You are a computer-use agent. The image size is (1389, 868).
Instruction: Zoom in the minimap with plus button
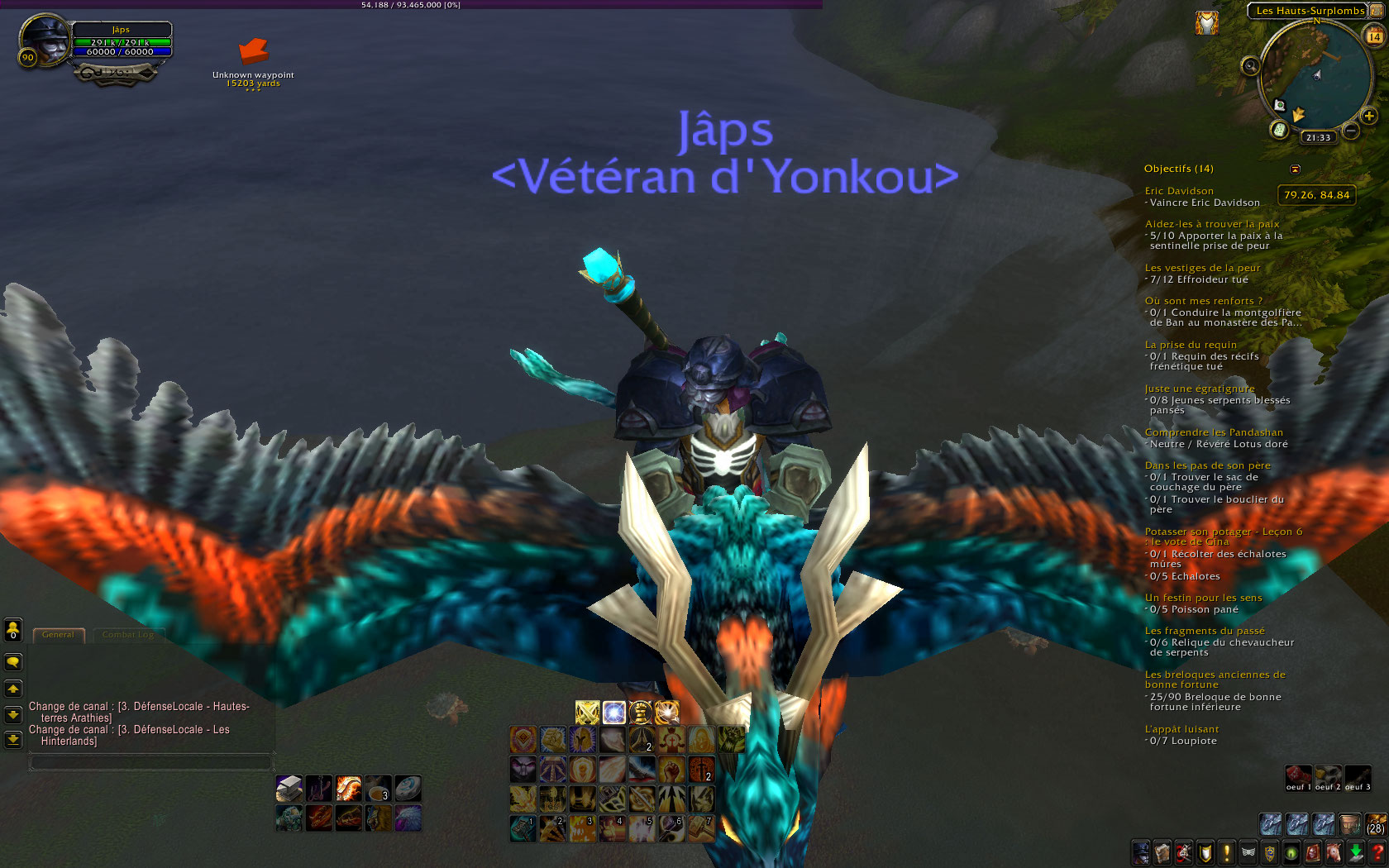pyautogui.click(x=1368, y=115)
